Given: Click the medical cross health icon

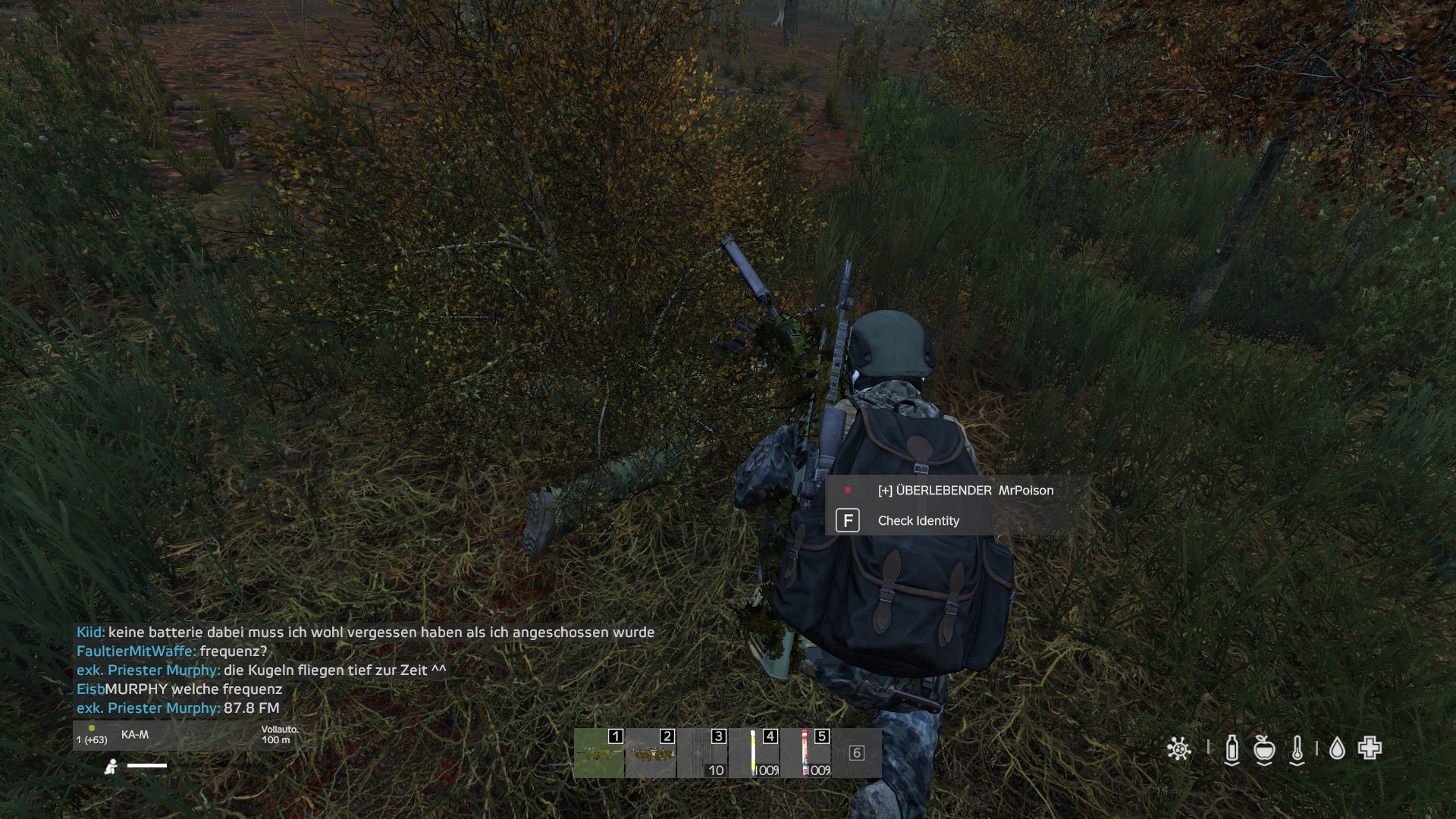Looking at the screenshot, I should [x=1370, y=748].
